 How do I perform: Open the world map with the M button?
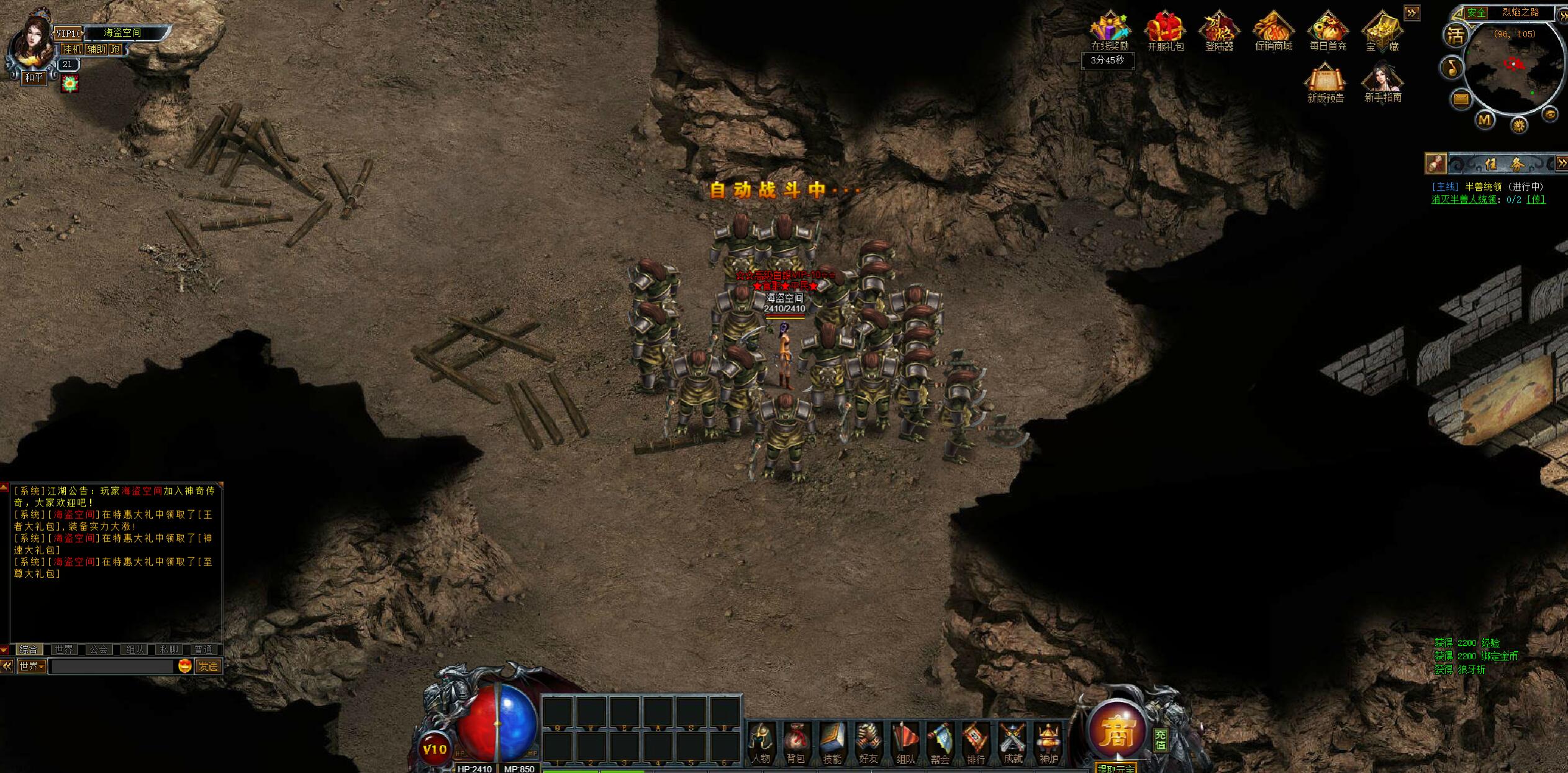[x=1485, y=119]
